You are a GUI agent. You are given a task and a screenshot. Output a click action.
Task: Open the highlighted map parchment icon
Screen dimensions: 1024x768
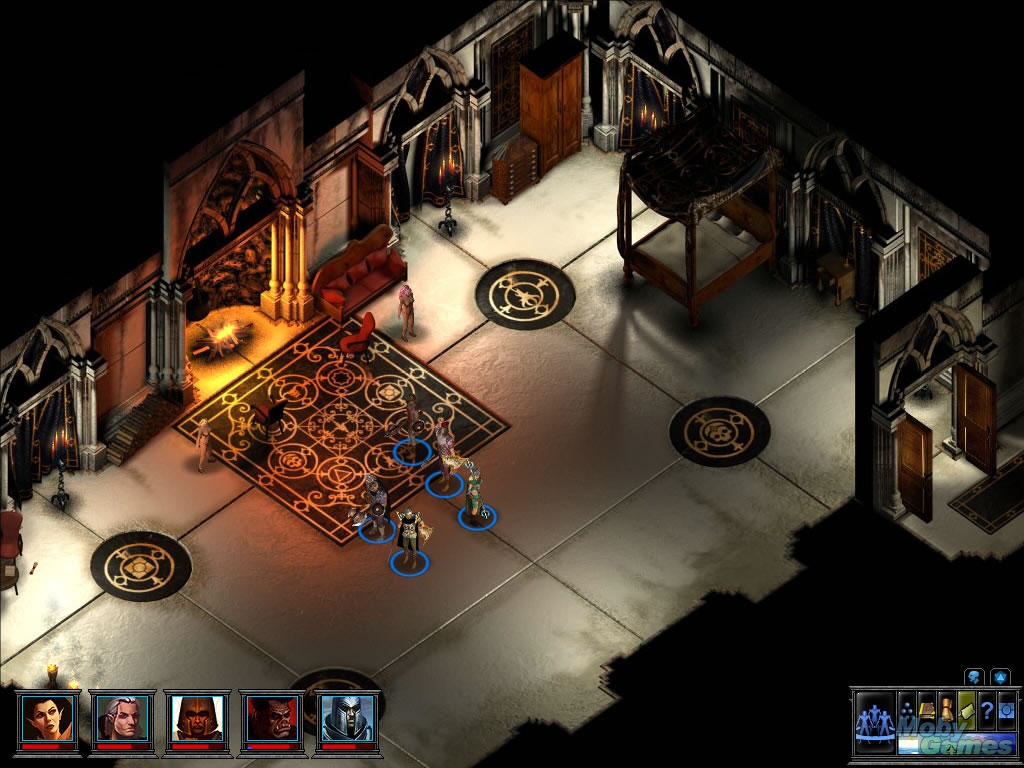pyautogui.click(x=966, y=709)
